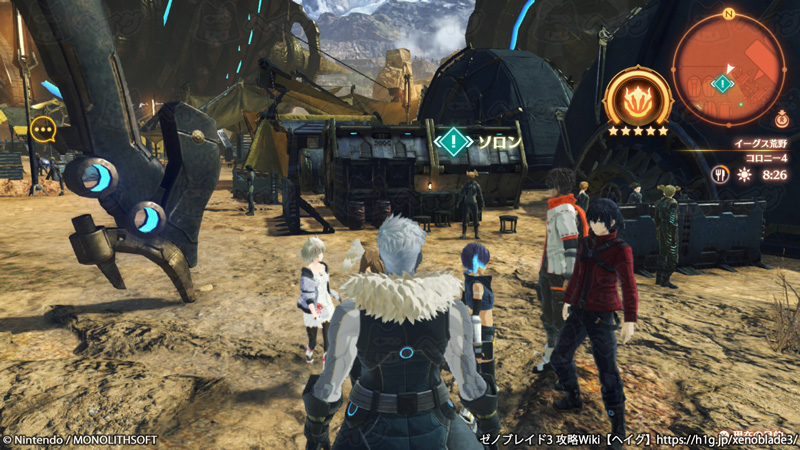Open the circular minimap
This screenshot has height=450, width=800.
[x=728, y=69]
